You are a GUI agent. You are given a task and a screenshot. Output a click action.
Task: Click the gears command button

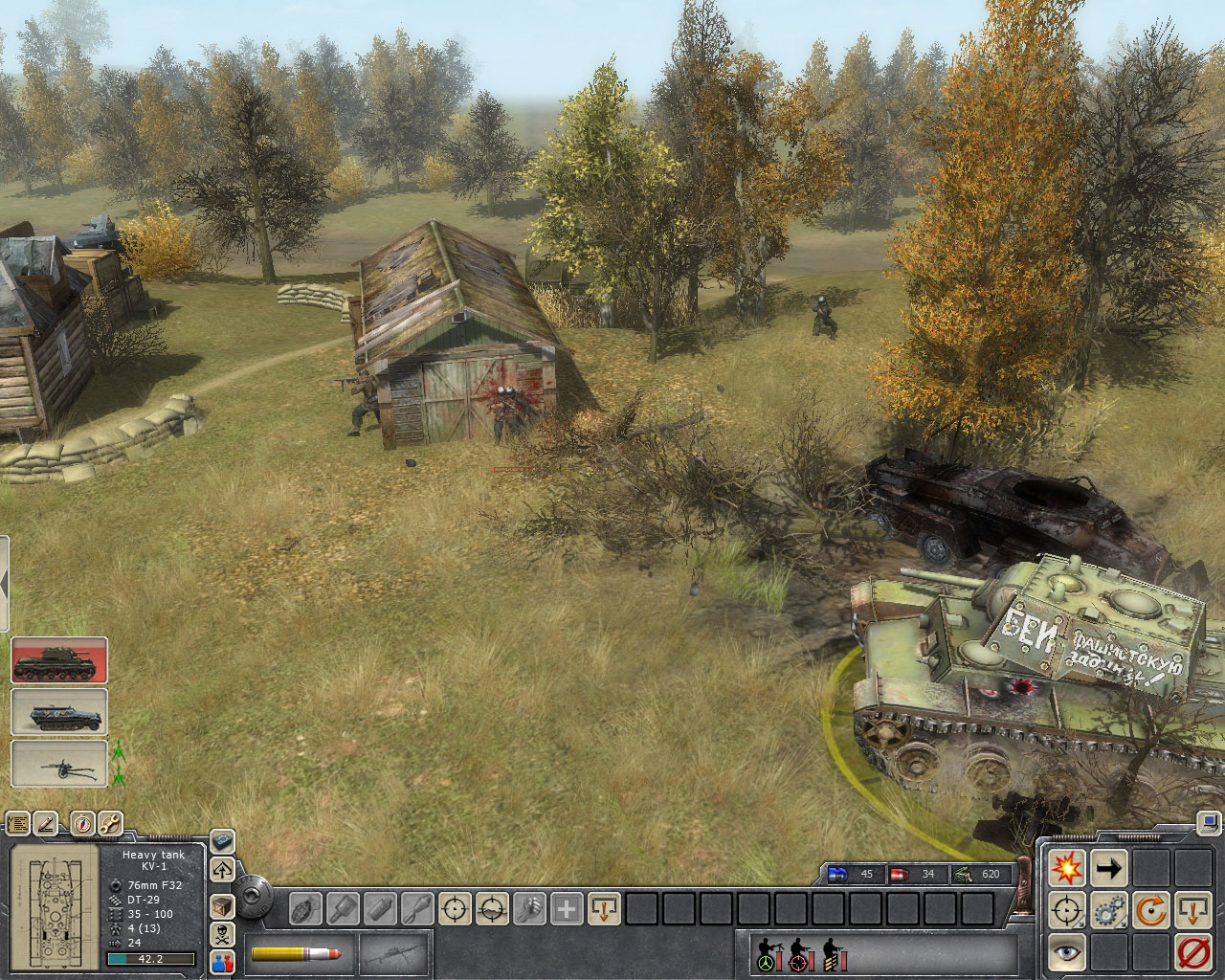(1109, 910)
